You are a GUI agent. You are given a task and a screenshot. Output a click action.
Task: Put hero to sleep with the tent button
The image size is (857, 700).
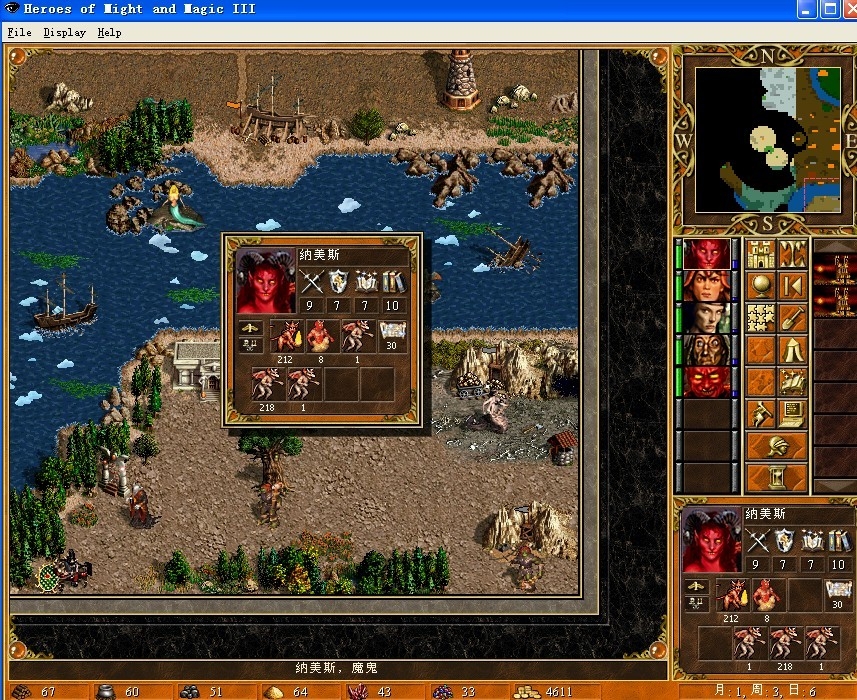click(794, 350)
